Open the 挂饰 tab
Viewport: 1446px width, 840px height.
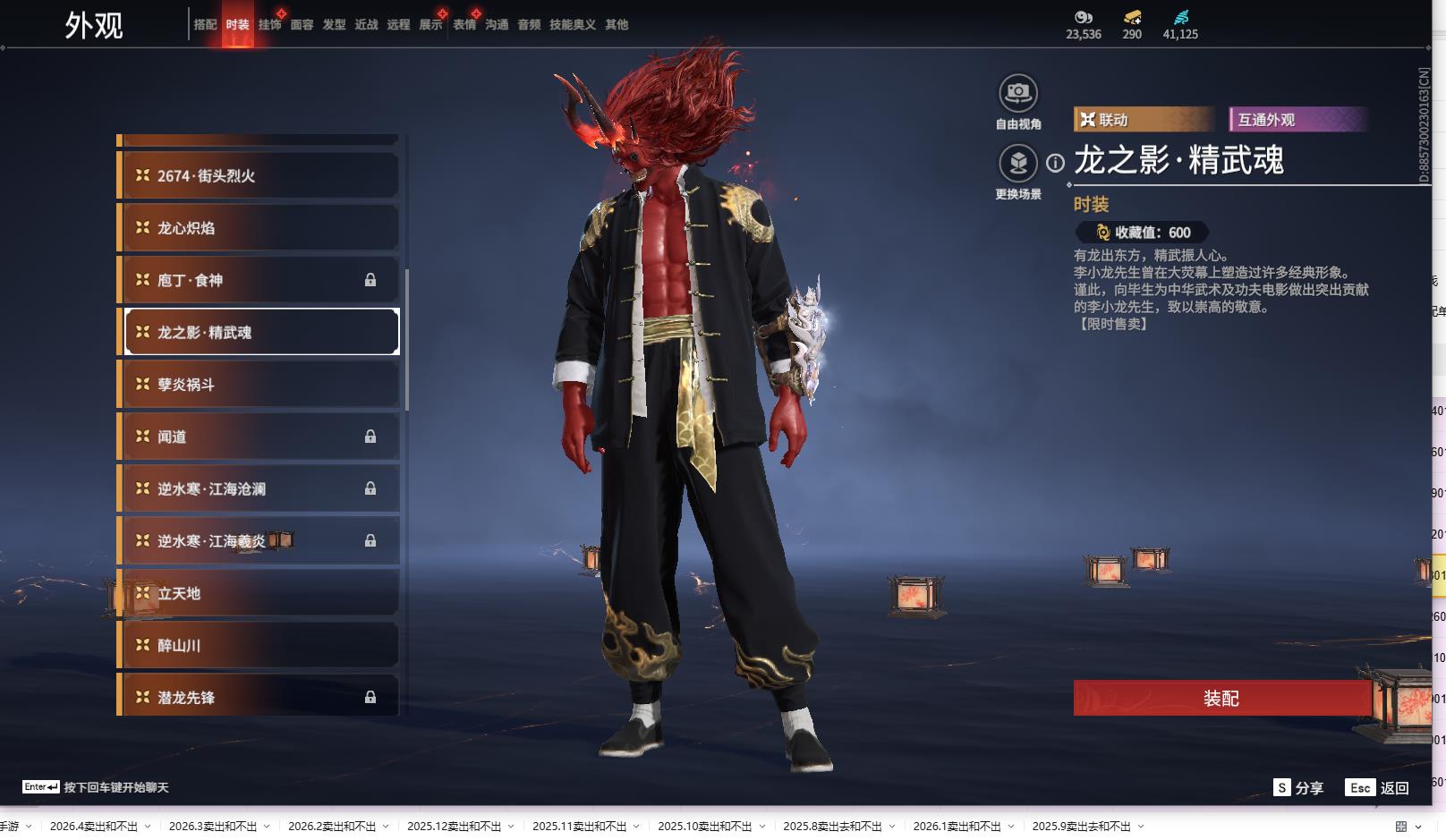(269, 24)
